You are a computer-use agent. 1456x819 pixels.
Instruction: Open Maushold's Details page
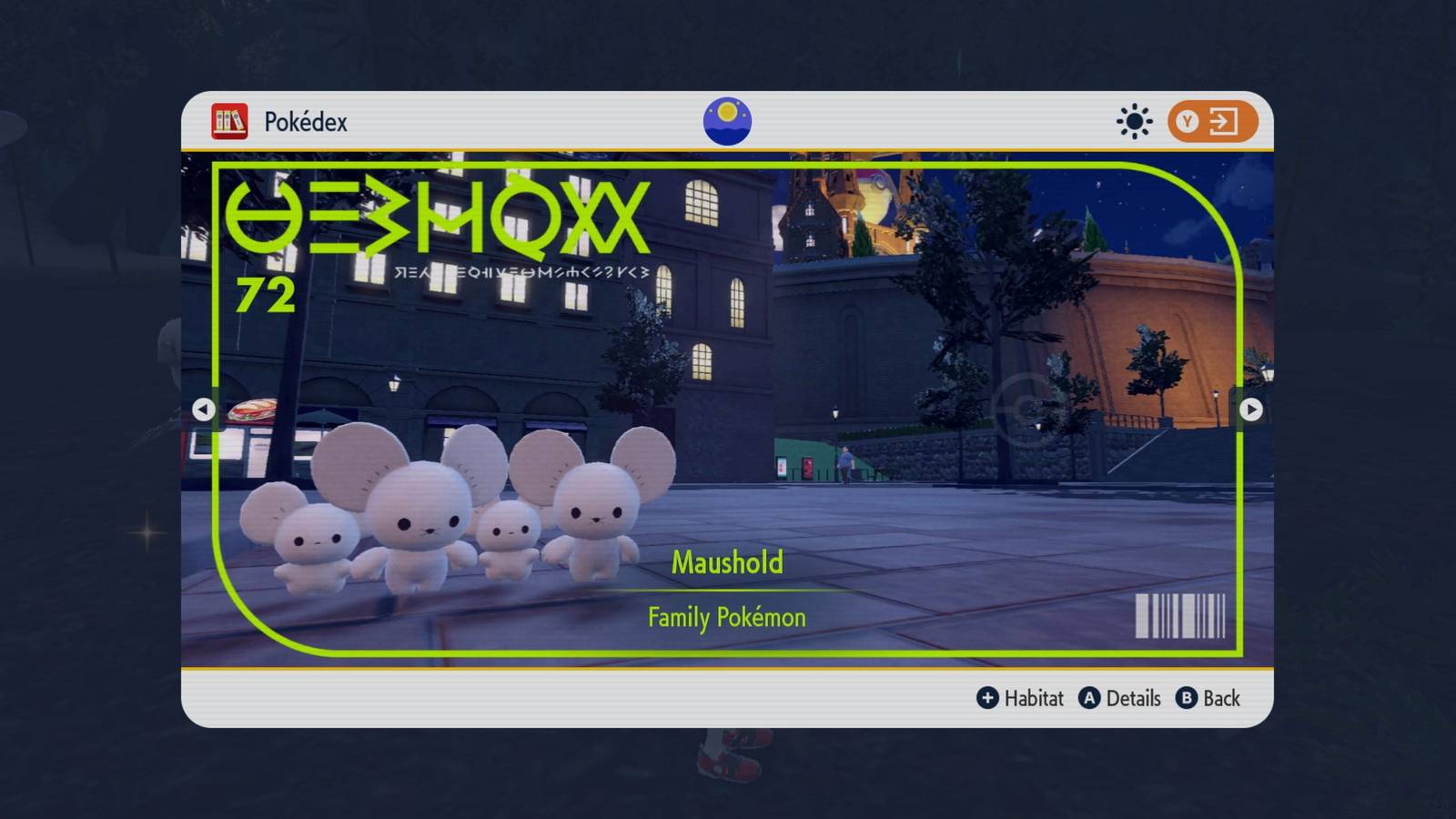[x=1120, y=698]
